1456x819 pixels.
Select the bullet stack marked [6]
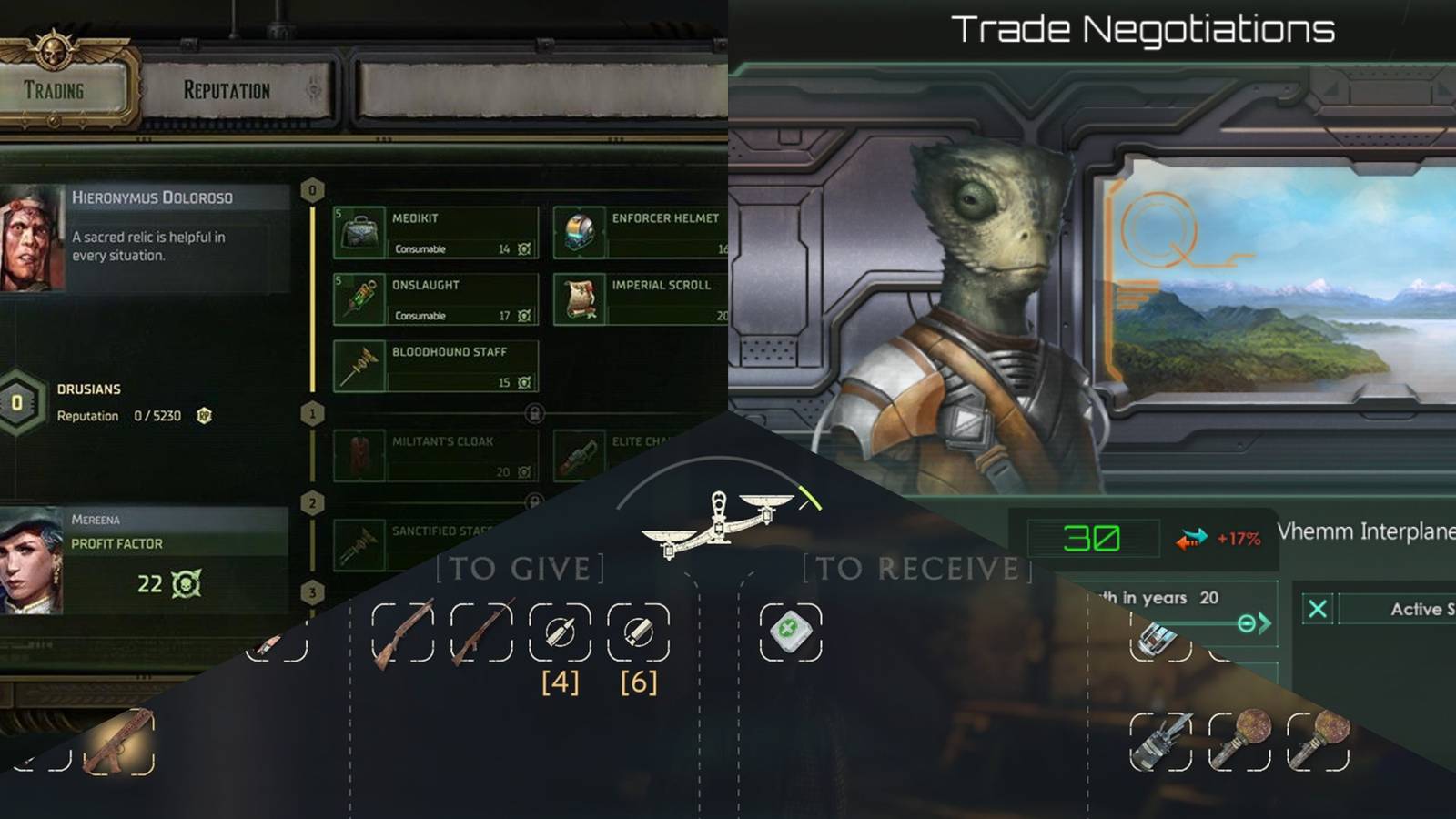pyautogui.click(x=639, y=632)
